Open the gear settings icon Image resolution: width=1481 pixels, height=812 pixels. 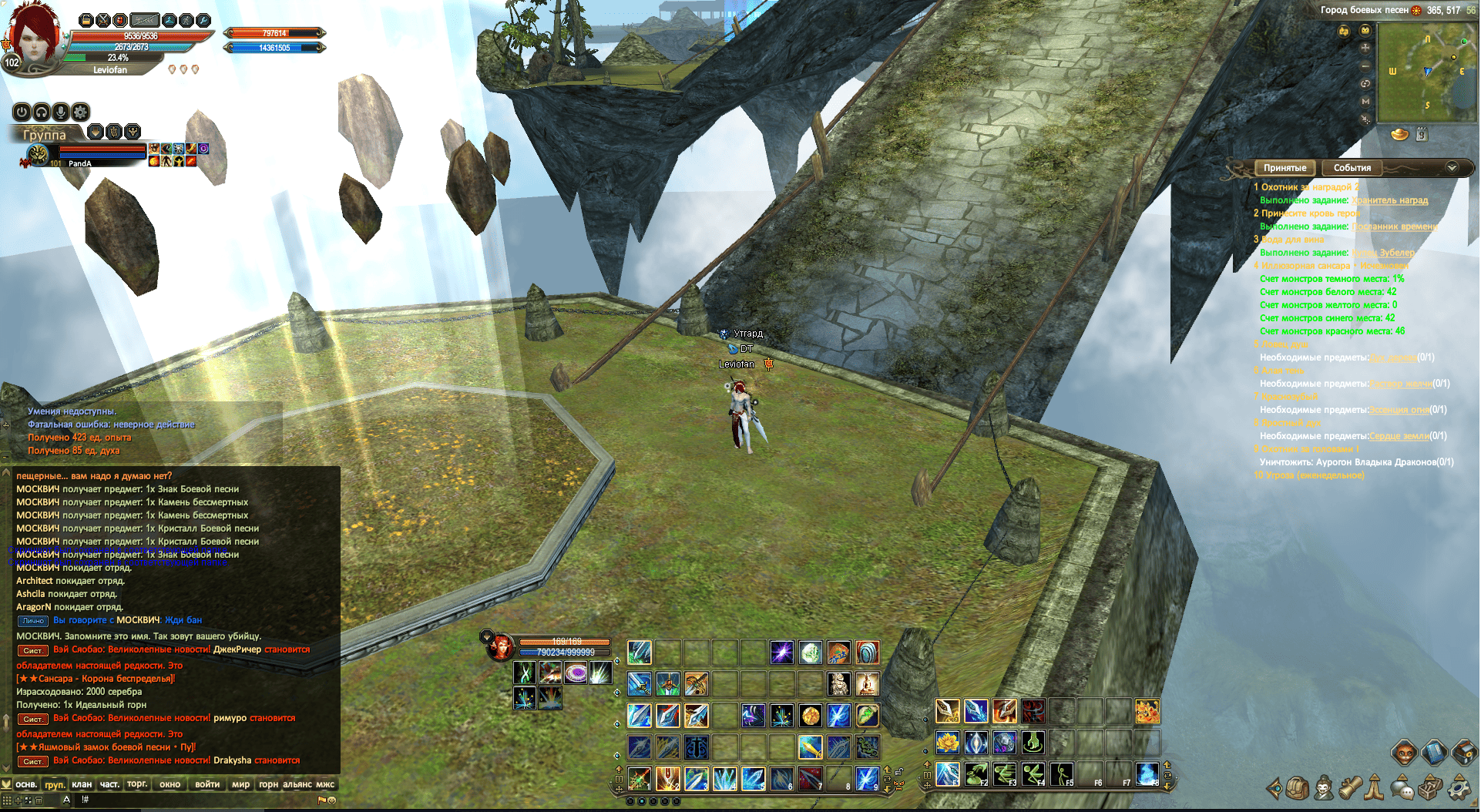pos(1458,788)
